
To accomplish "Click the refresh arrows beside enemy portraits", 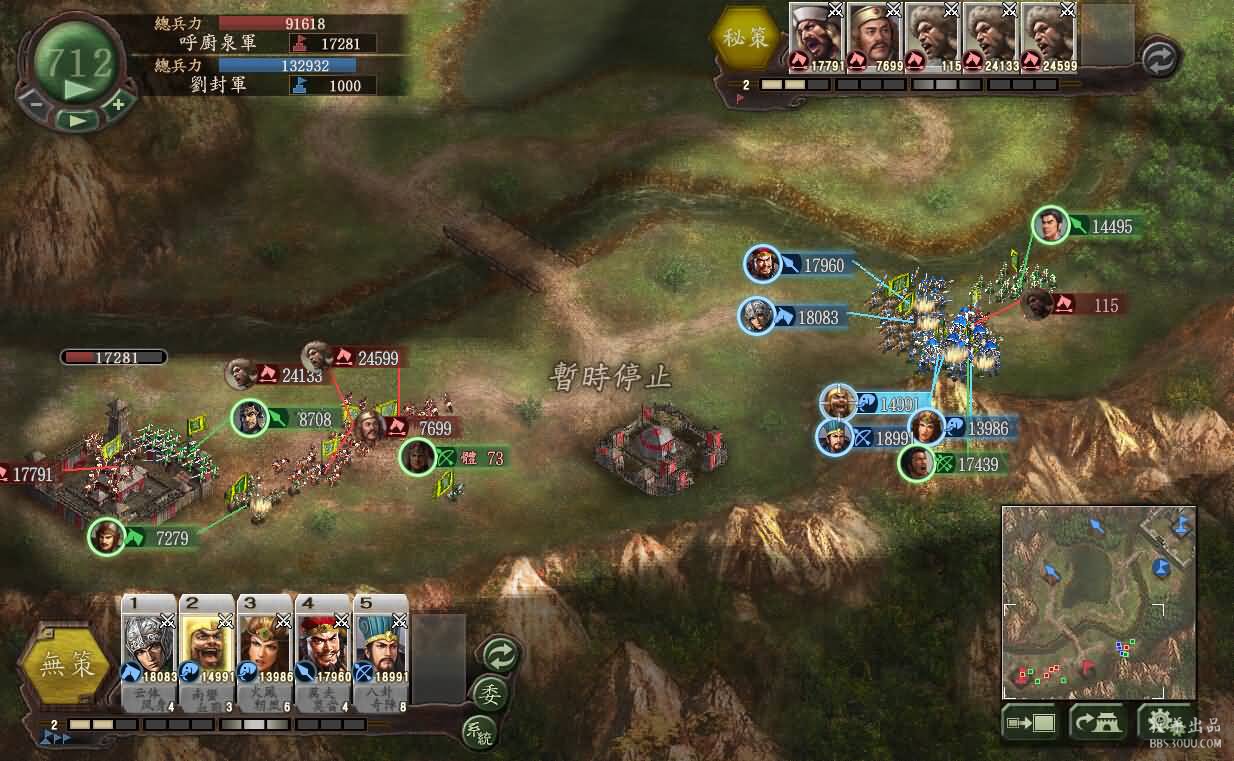I will [1159, 58].
